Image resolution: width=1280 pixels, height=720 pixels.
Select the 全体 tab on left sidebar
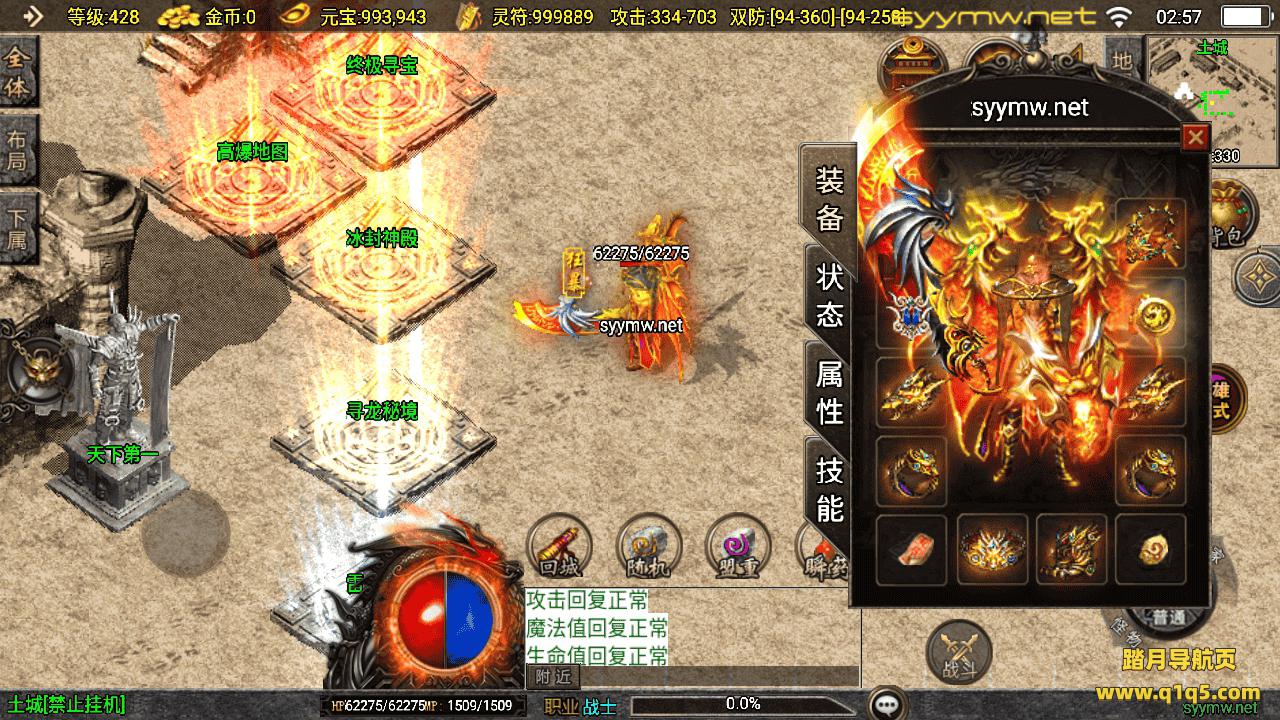tap(18, 73)
